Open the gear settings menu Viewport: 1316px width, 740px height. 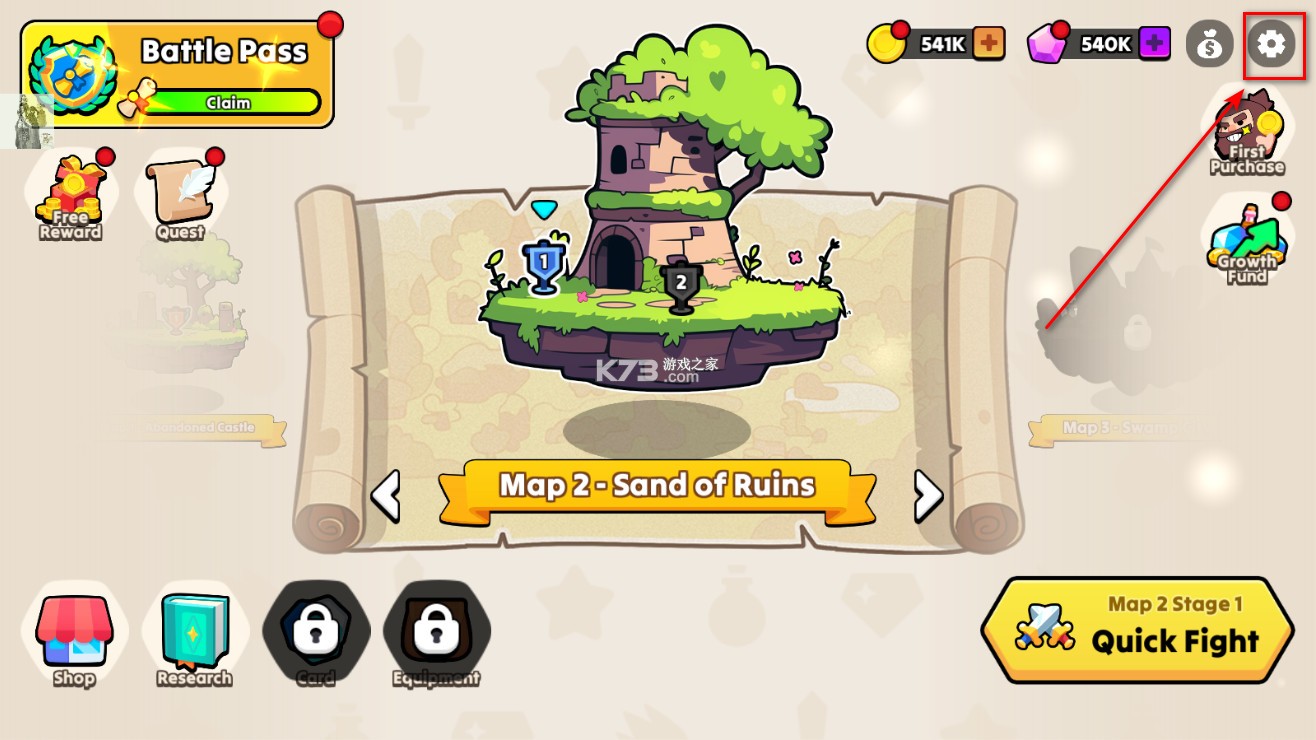[1271, 45]
